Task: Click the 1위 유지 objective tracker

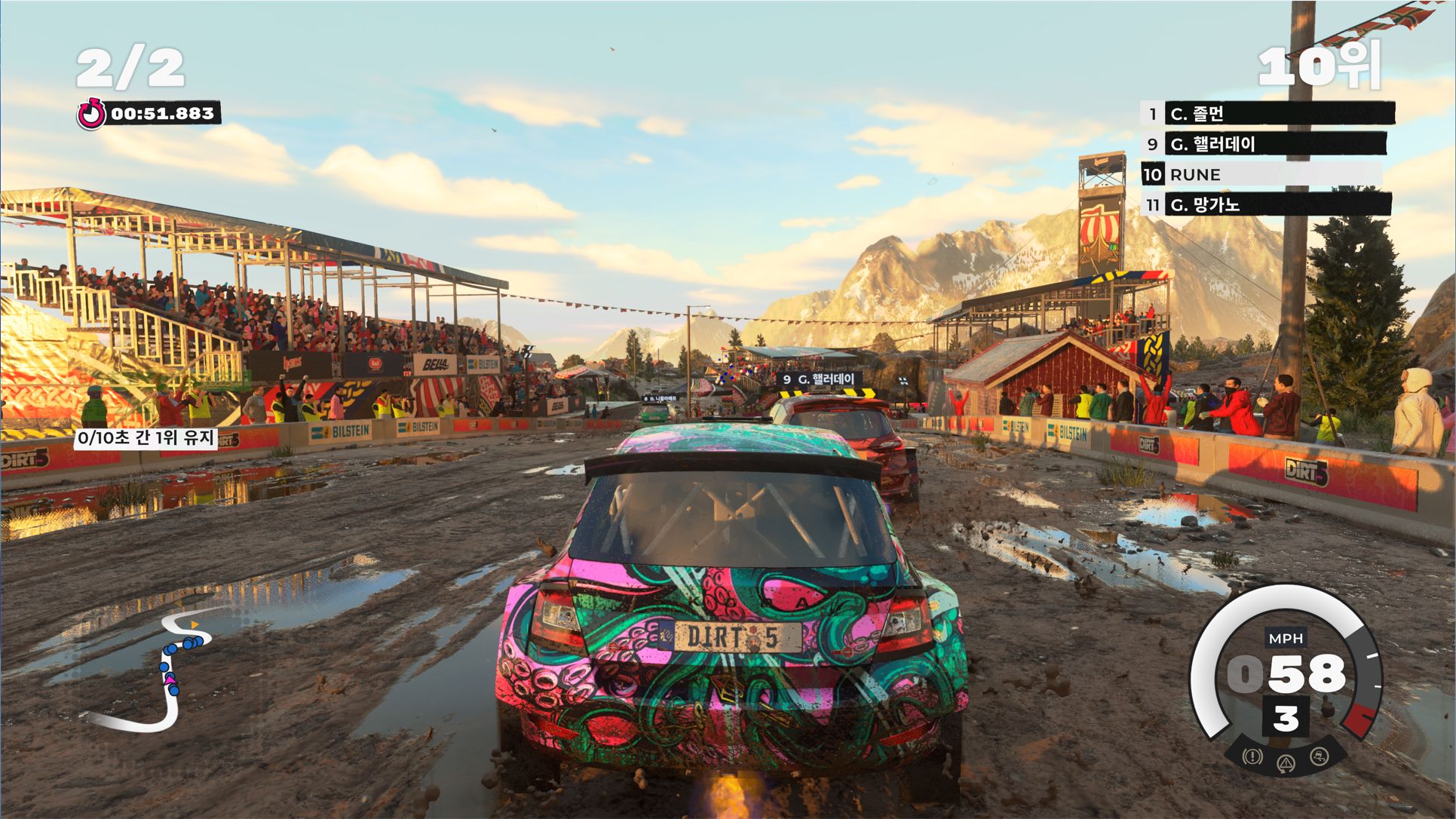Action: point(146,437)
